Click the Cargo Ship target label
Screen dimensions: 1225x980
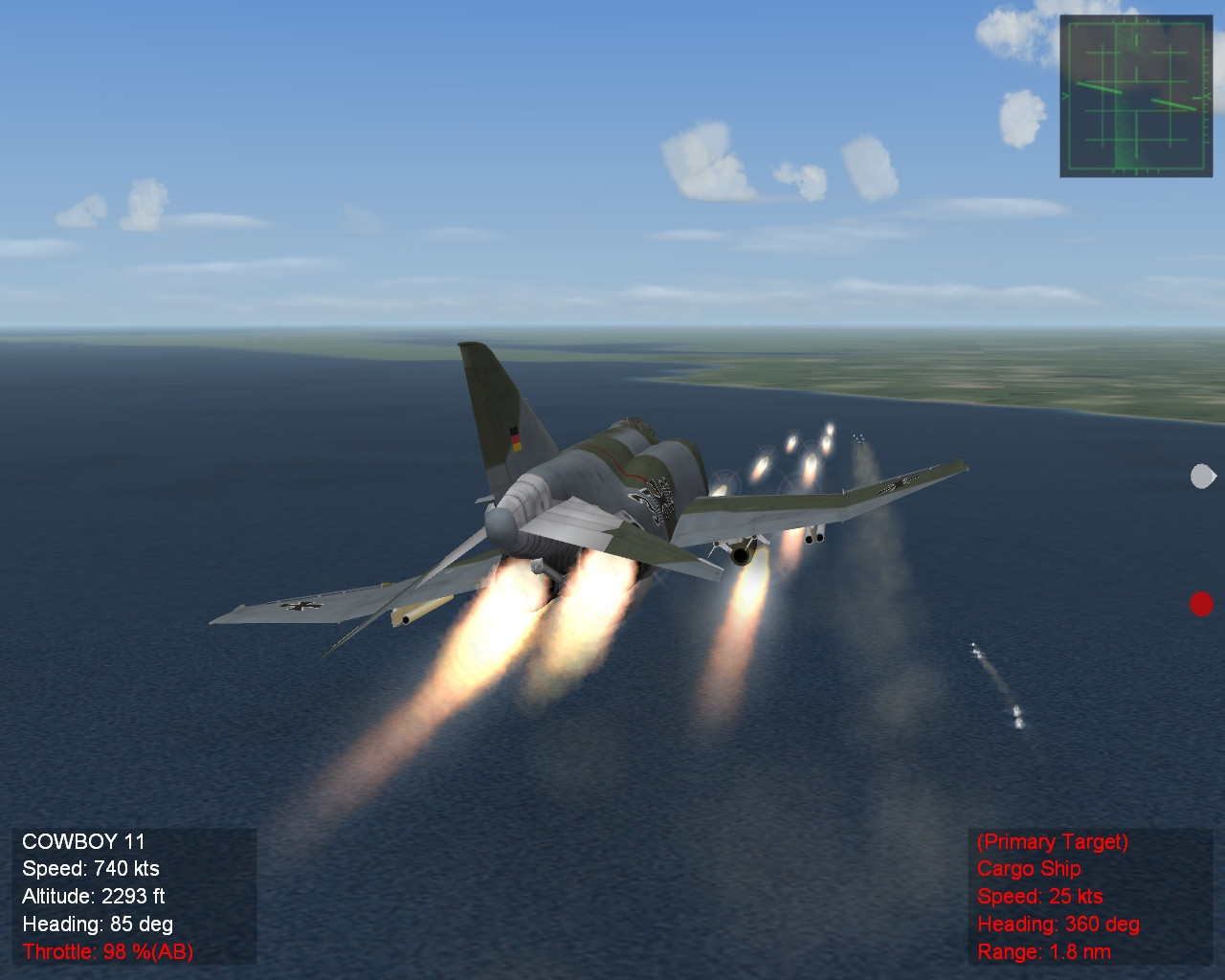pyautogui.click(x=1028, y=869)
